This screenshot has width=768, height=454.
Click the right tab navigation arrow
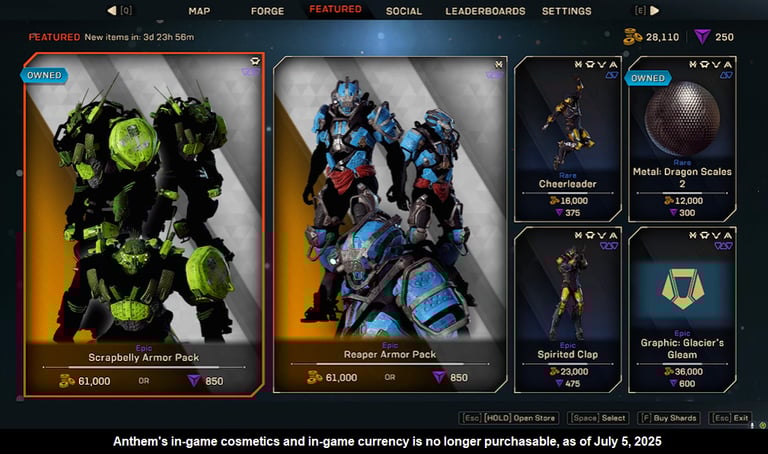(655, 11)
